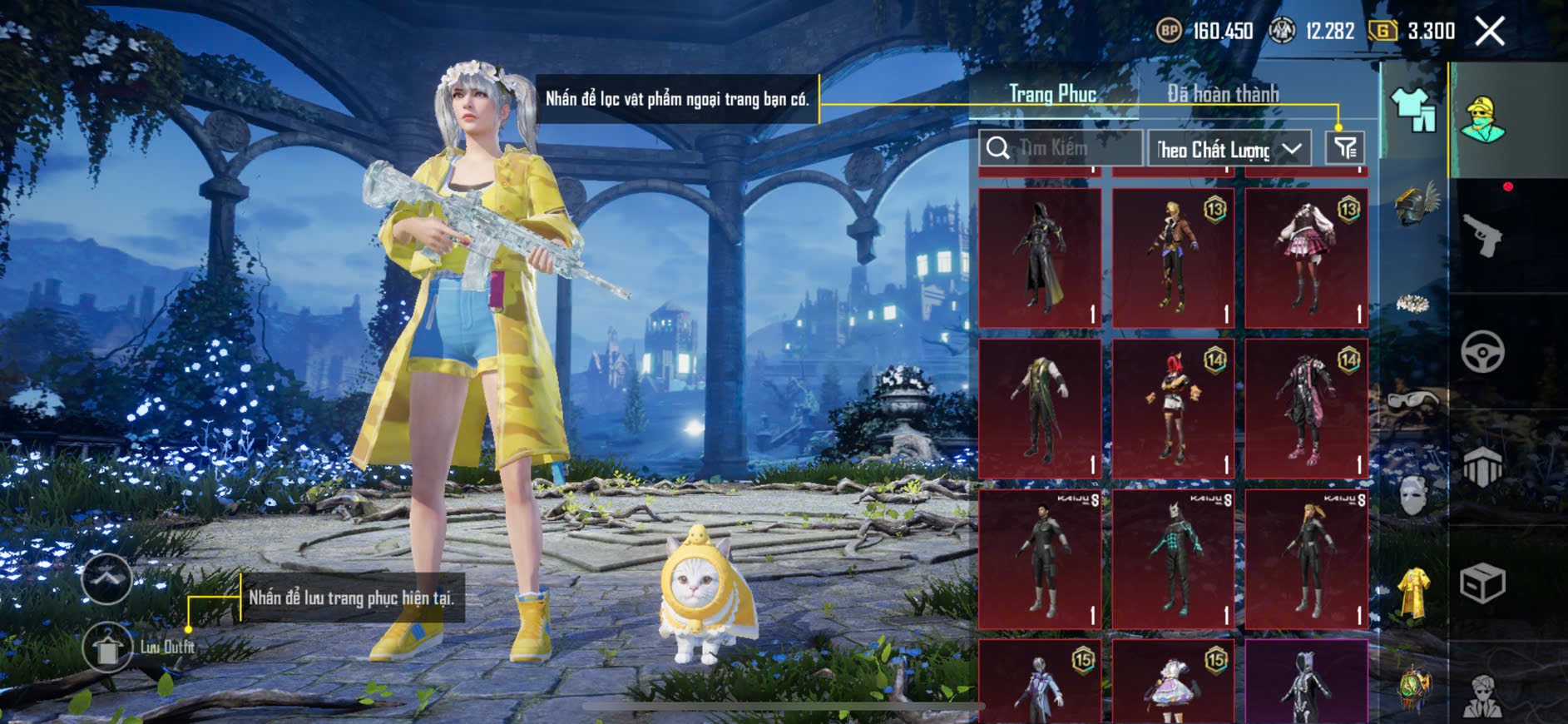Save the current look with Lưu Outfit
The width and height of the screenshot is (1568, 724).
pyautogui.click(x=108, y=647)
